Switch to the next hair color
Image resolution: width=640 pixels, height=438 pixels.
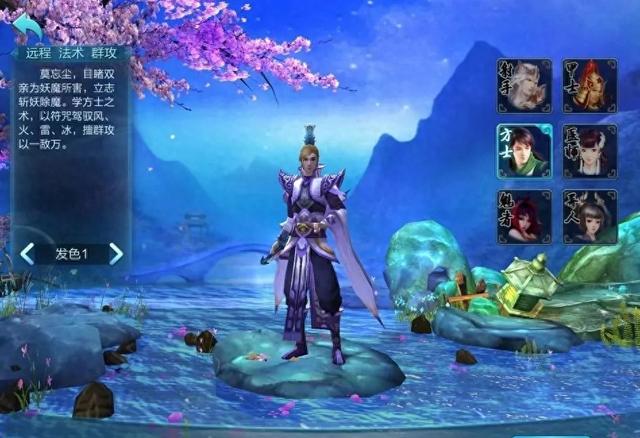pyautogui.click(x=116, y=254)
